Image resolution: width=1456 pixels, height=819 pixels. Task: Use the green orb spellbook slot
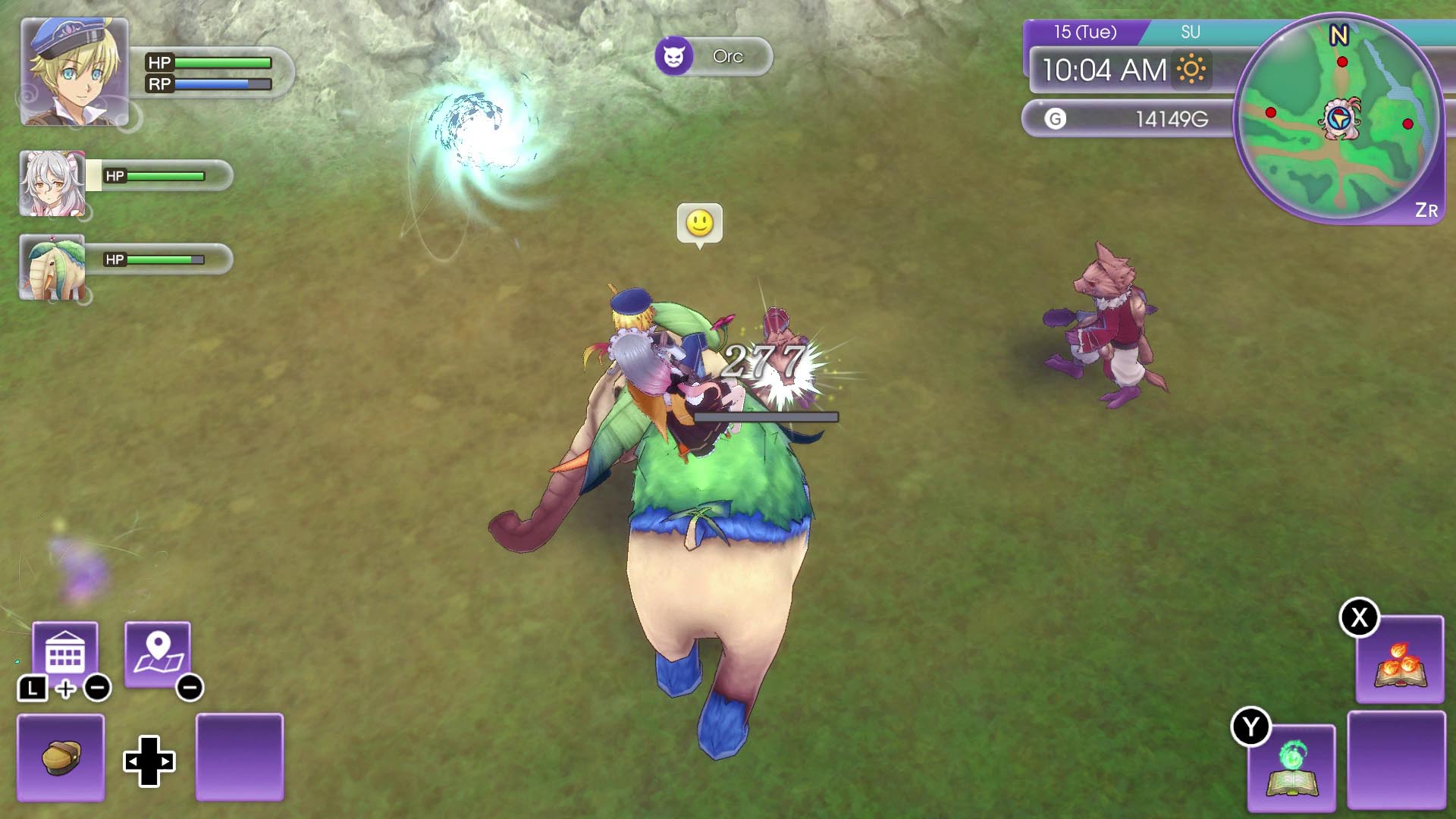[x=1291, y=768]
